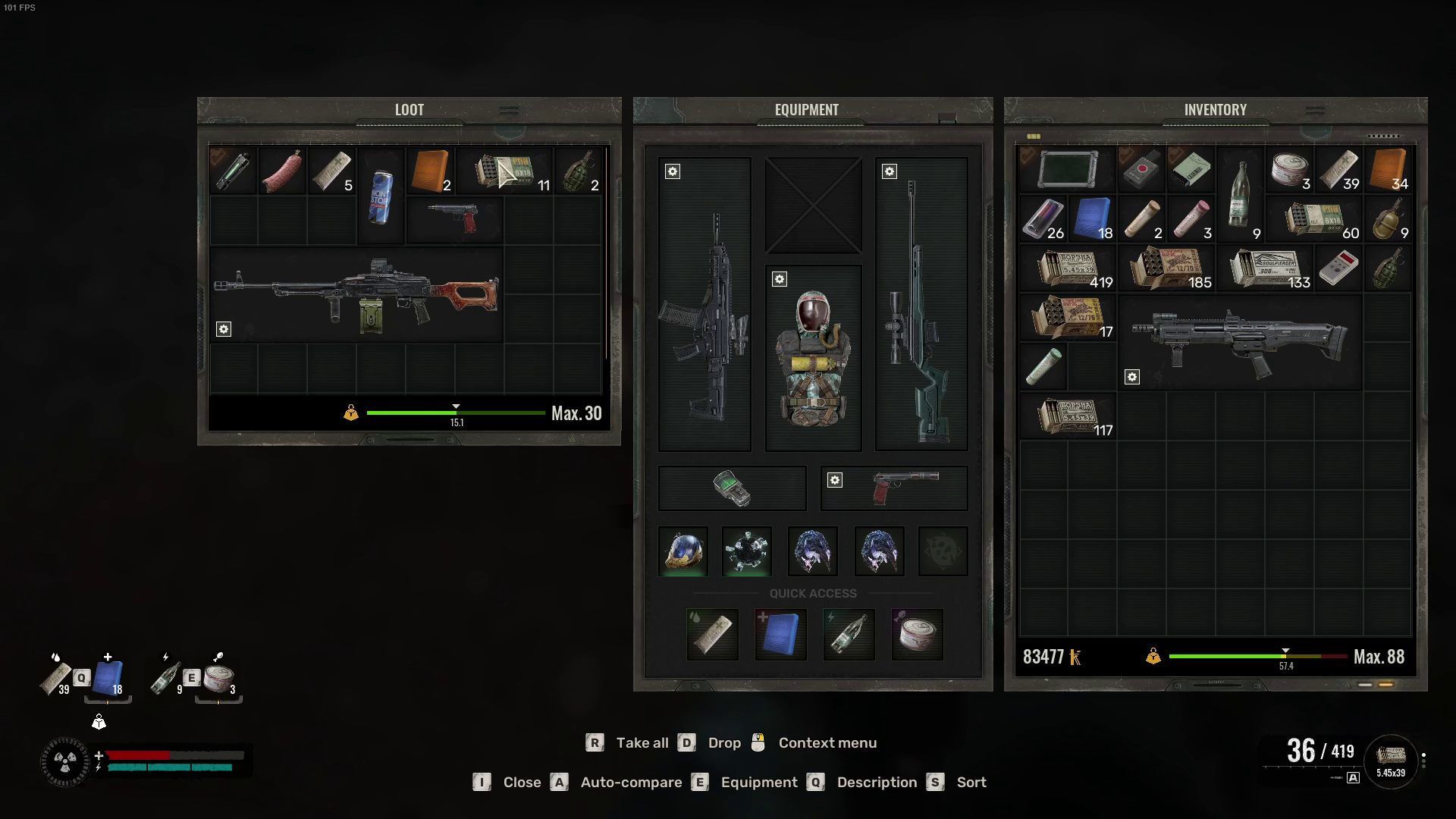Select the blue orb artifact in nest
The image size is (1456, 819).
[683, 551]
